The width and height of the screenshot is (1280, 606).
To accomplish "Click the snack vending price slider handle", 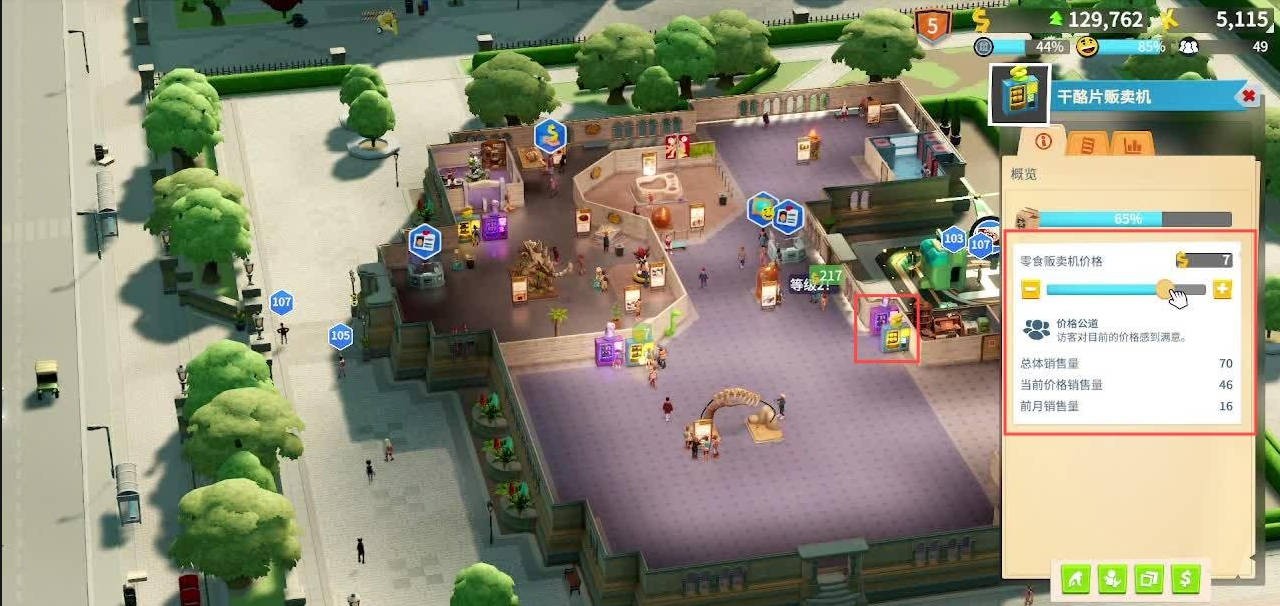I will [x=1166, y=290].
